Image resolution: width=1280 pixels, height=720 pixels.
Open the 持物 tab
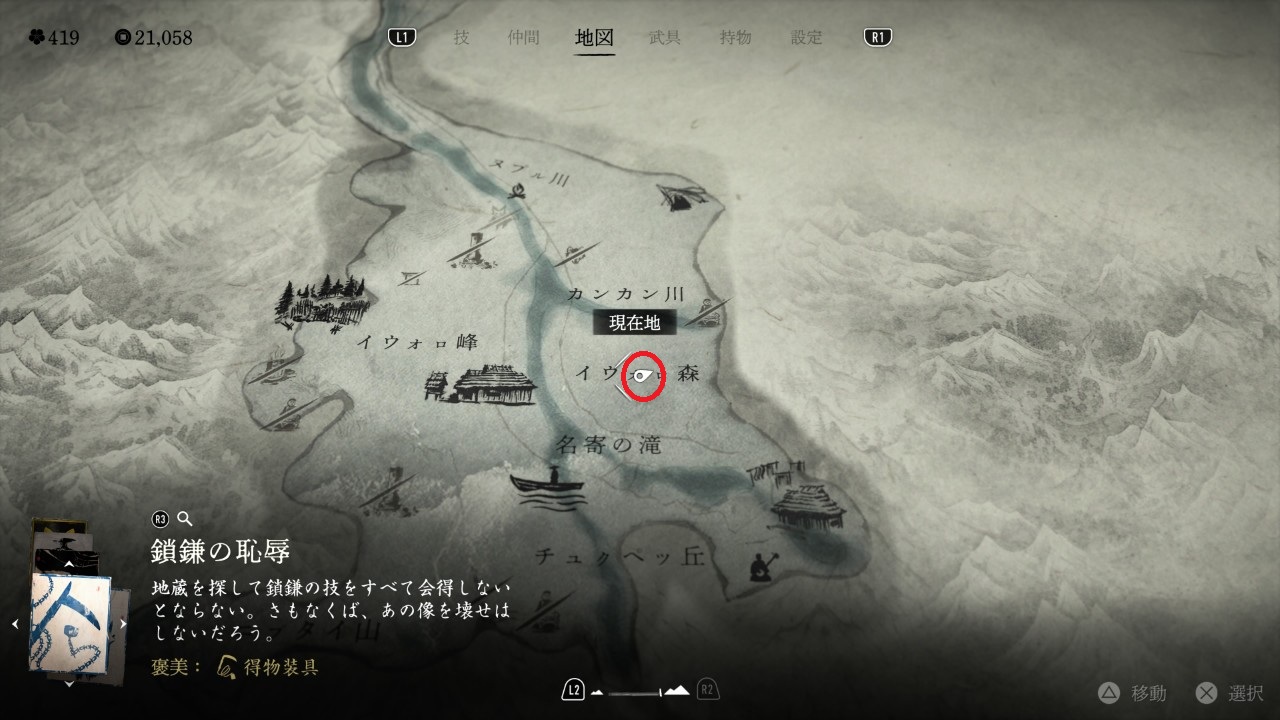[735, 38]
